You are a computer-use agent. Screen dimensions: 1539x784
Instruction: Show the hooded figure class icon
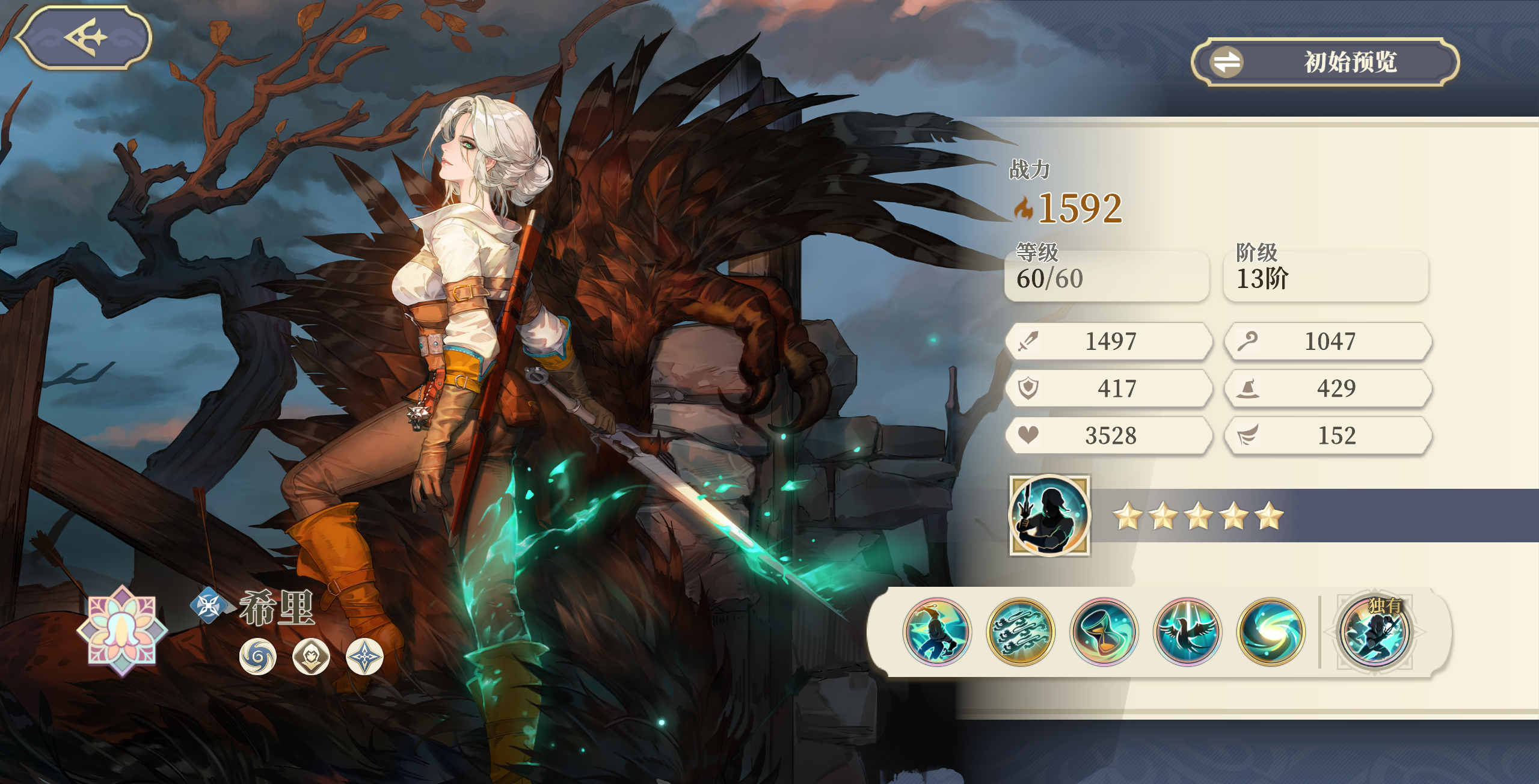coord(311,656)
